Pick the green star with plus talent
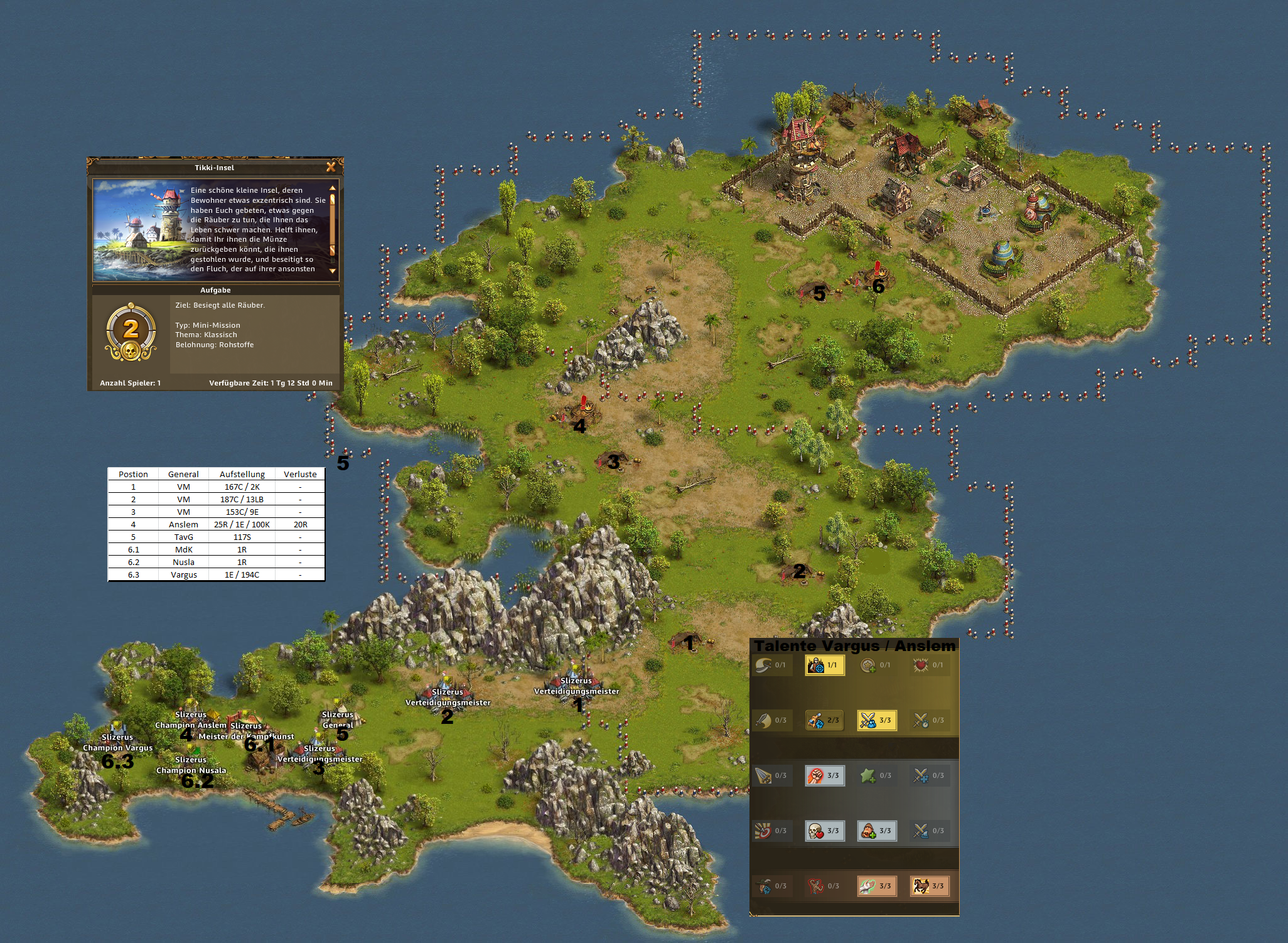 (876, 775)
